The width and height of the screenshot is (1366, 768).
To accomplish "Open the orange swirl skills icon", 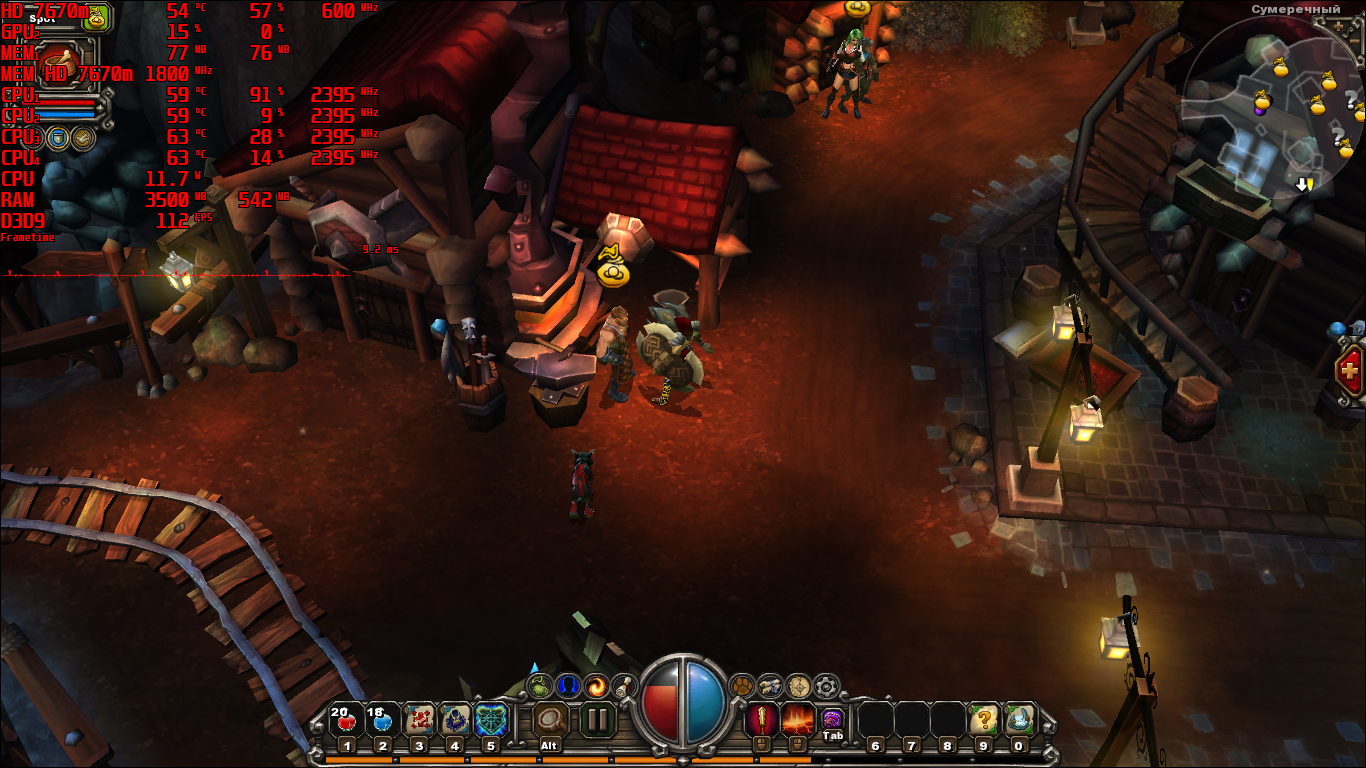I will 597,686.
